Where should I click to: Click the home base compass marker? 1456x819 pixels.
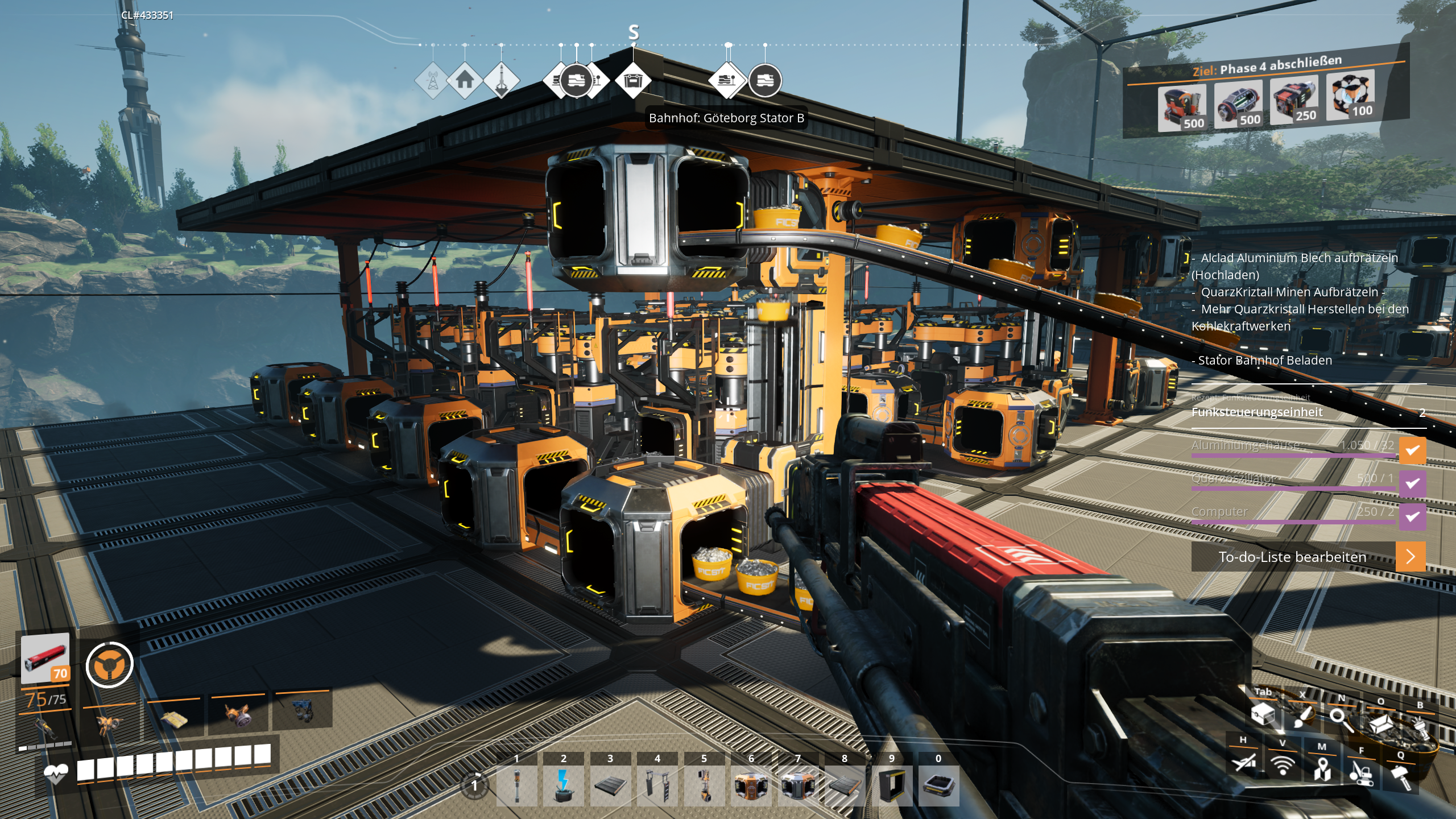[465, 80]
